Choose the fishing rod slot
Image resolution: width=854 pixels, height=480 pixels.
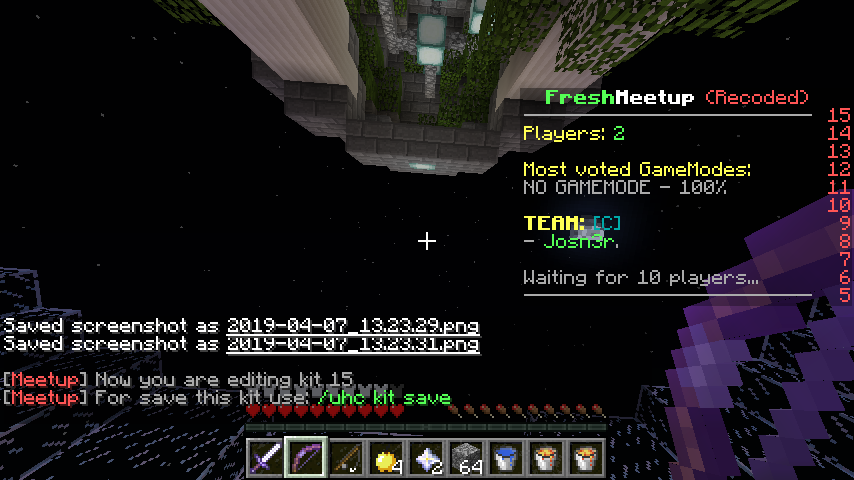(346, 458)
